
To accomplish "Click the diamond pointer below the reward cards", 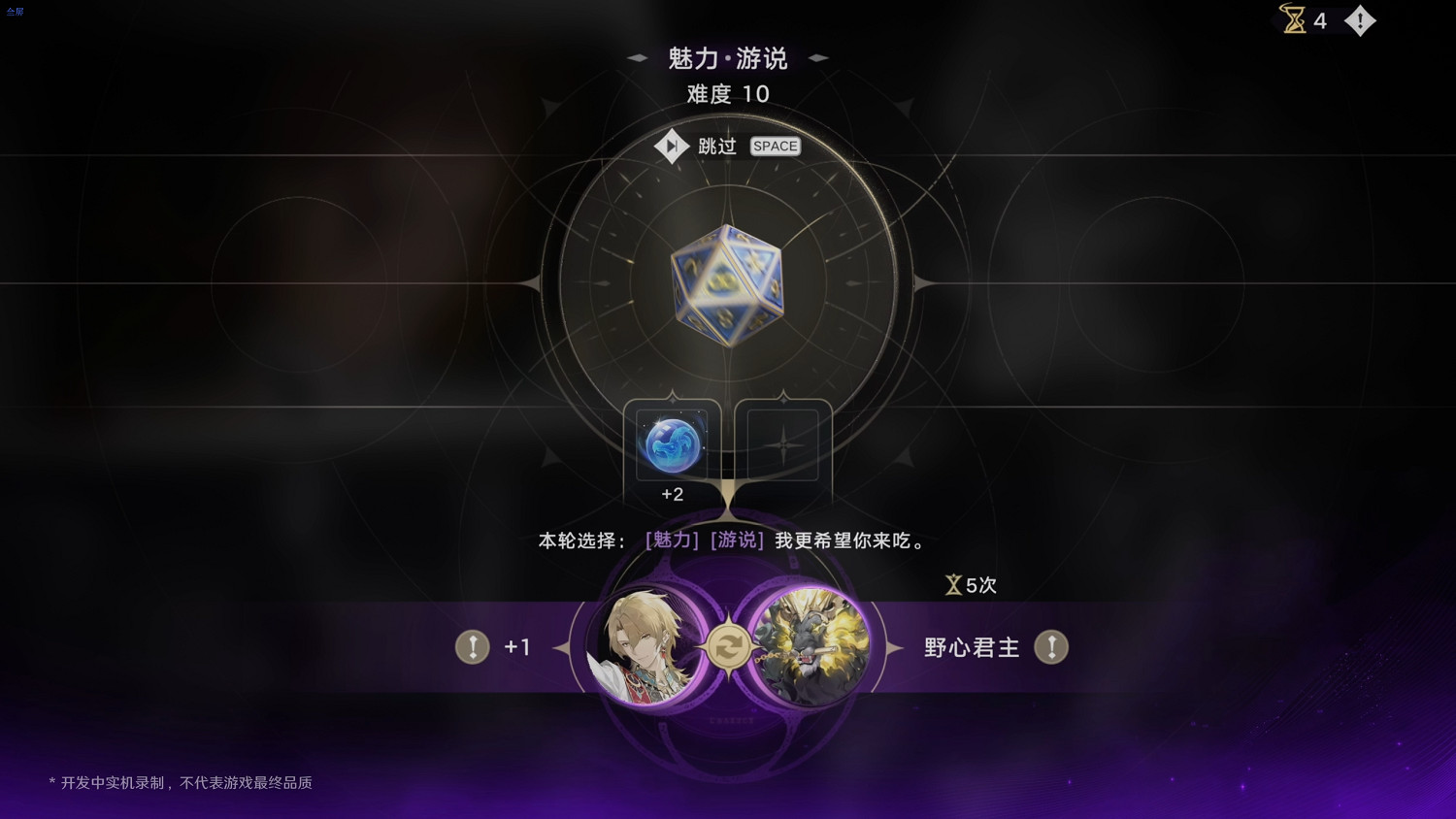I will (x=728, y=506).
